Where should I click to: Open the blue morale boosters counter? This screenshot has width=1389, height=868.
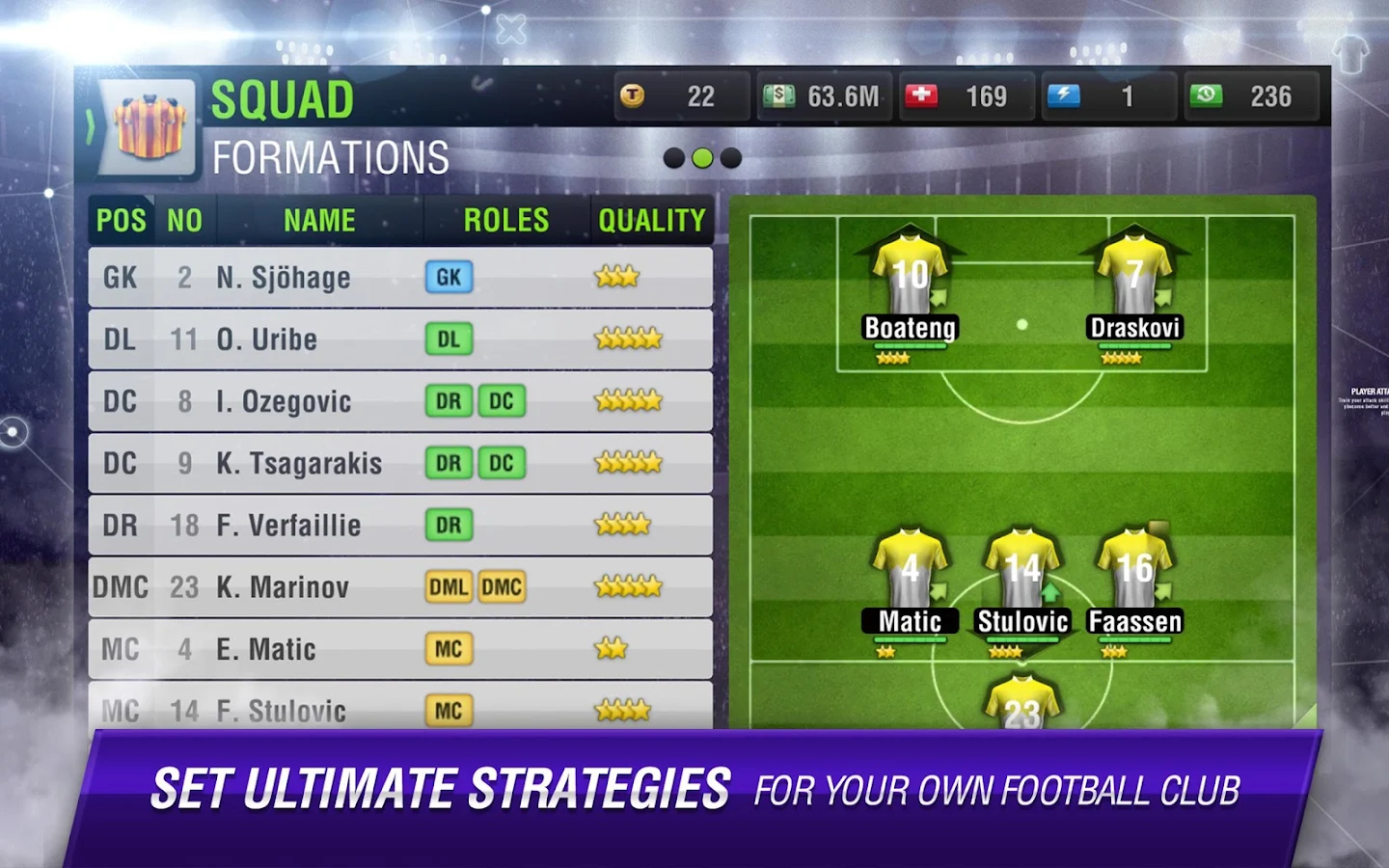coord(1108,96)
